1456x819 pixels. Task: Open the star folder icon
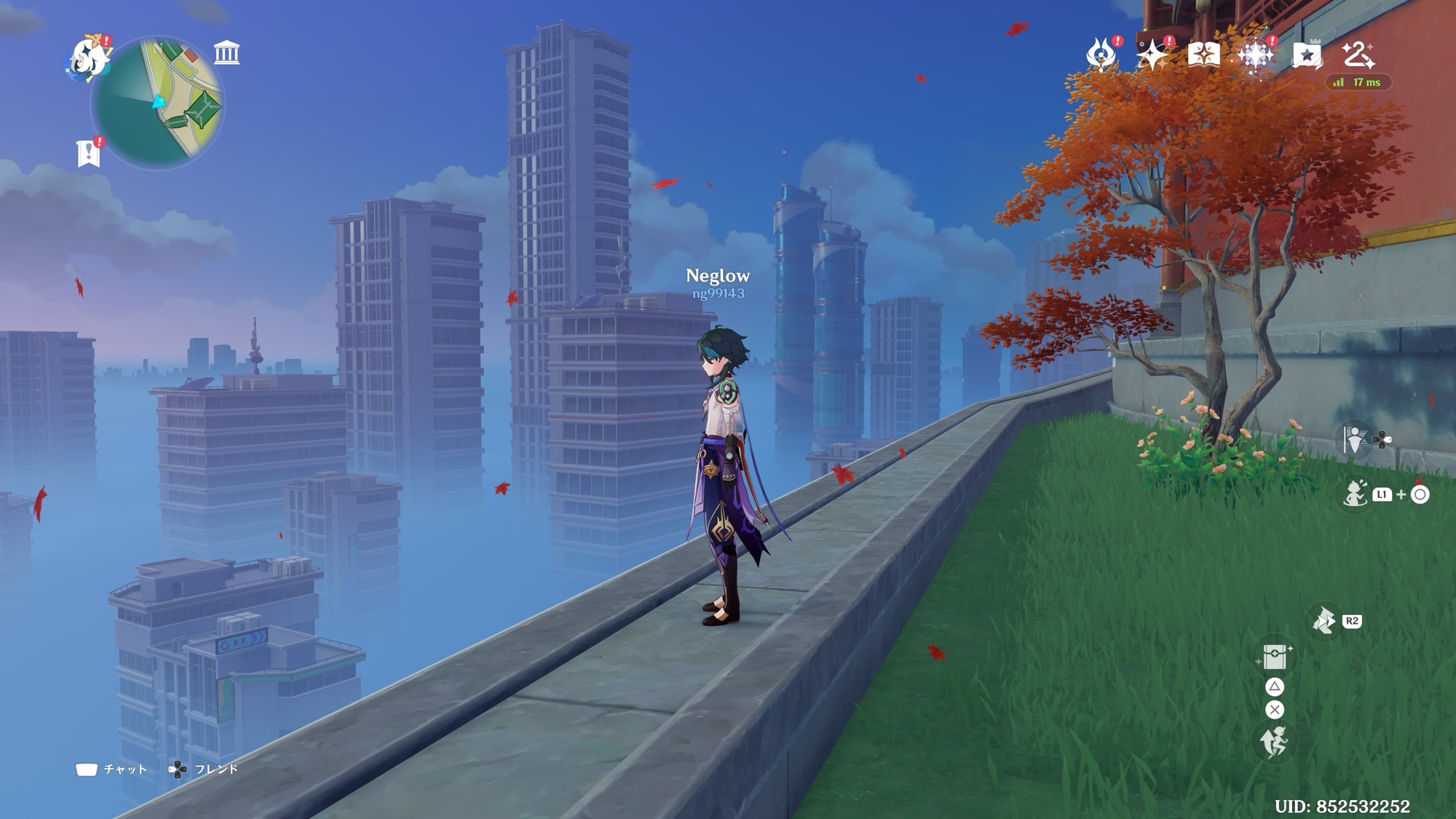click(x=1307, y=55)
